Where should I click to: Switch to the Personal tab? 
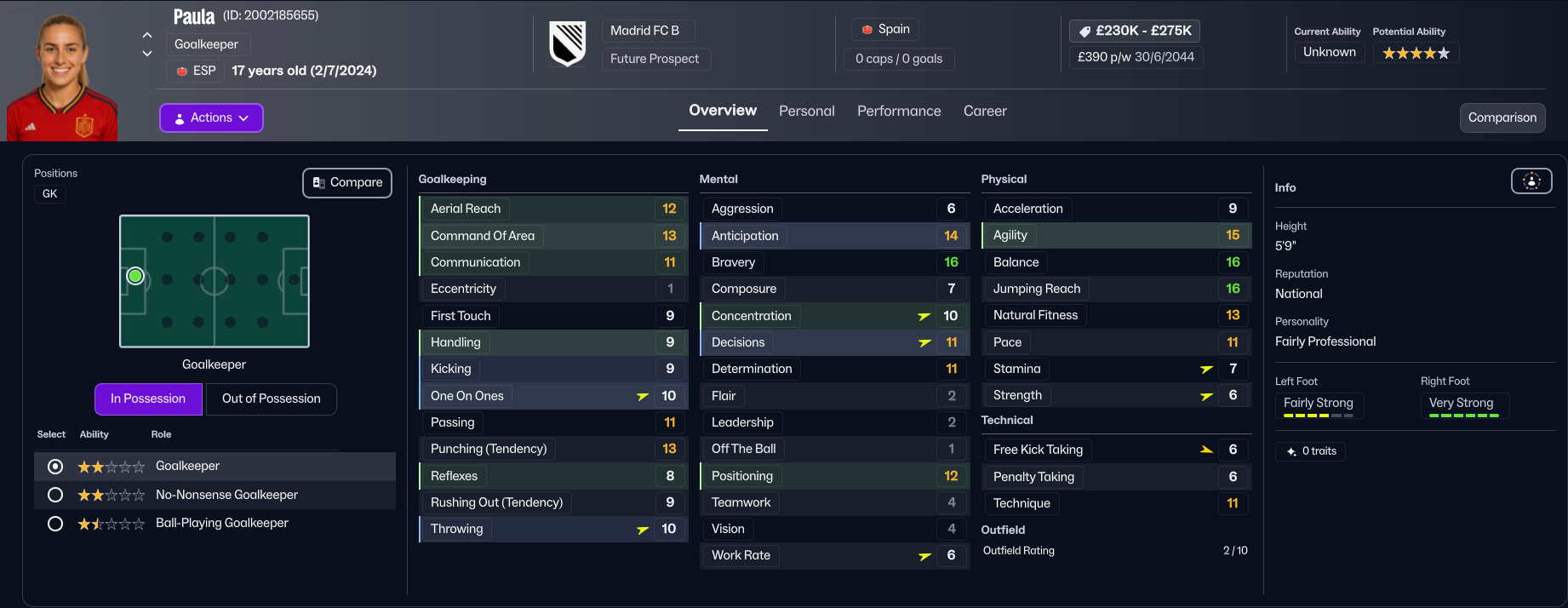pos(806,112)
